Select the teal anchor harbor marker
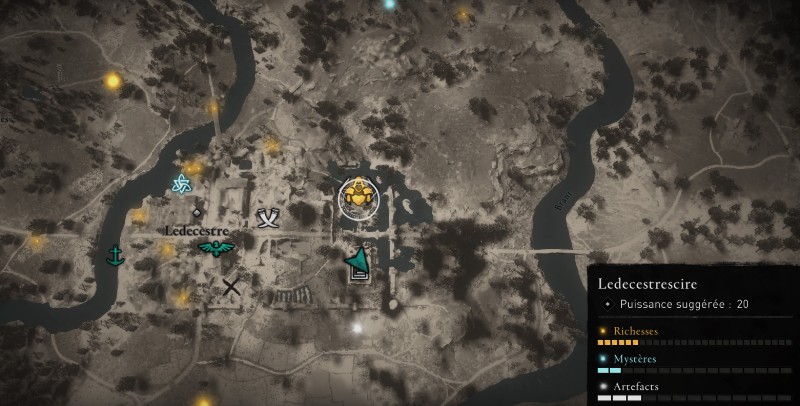The image size is (800, 406). click(114, 254)
